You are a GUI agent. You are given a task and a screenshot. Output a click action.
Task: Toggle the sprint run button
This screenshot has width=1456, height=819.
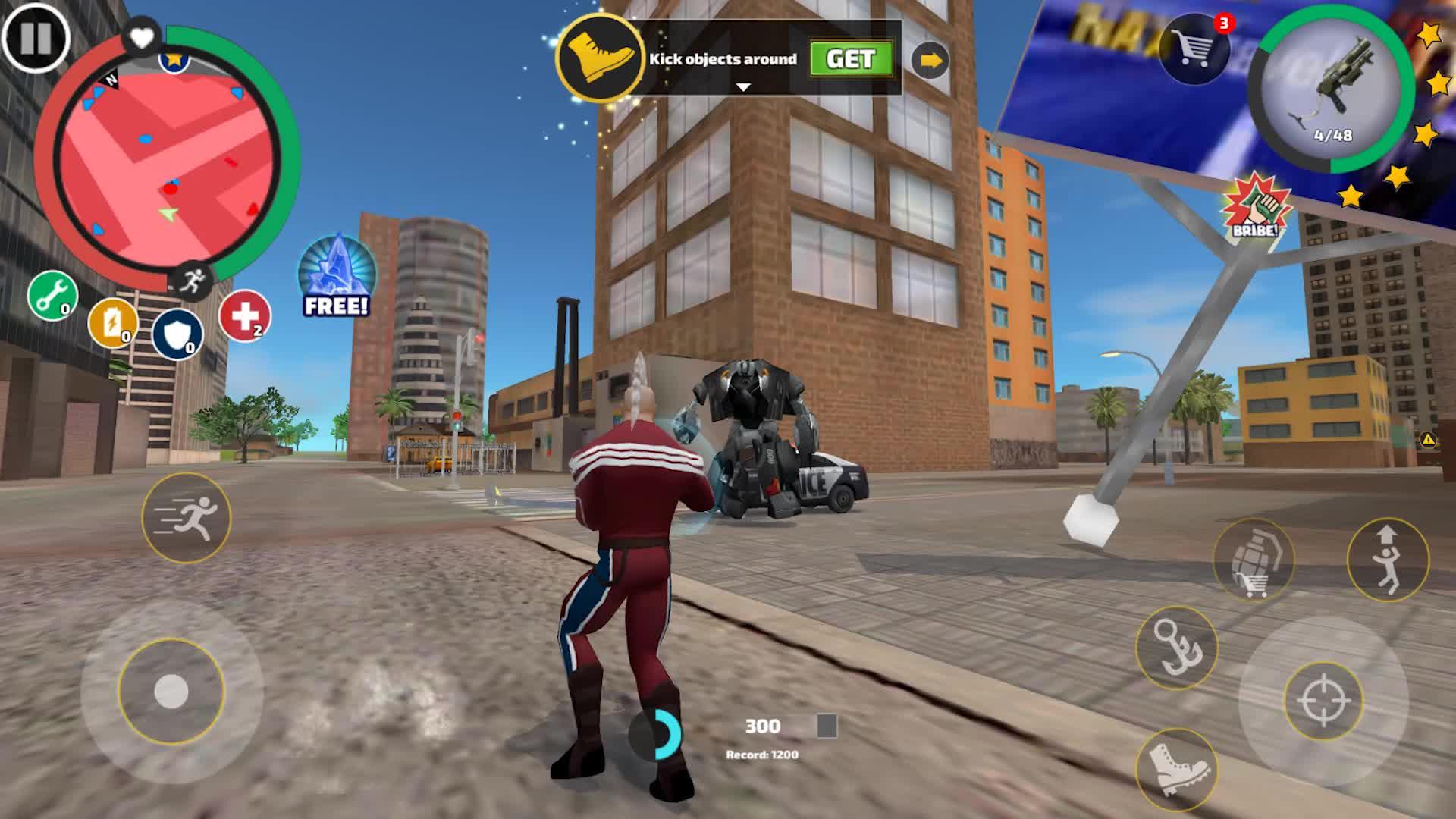click(187, 518)
